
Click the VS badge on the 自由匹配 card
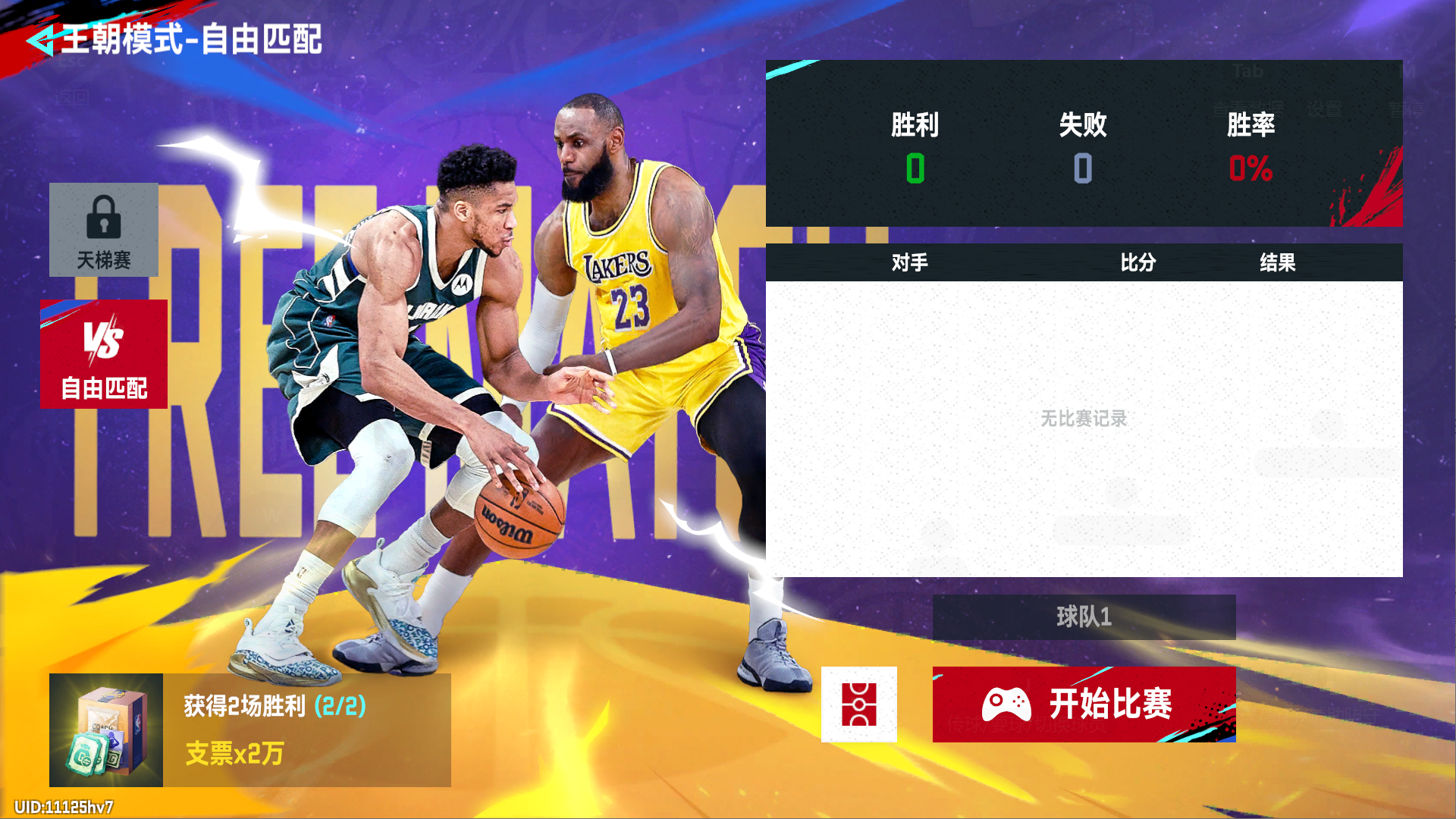104,339
